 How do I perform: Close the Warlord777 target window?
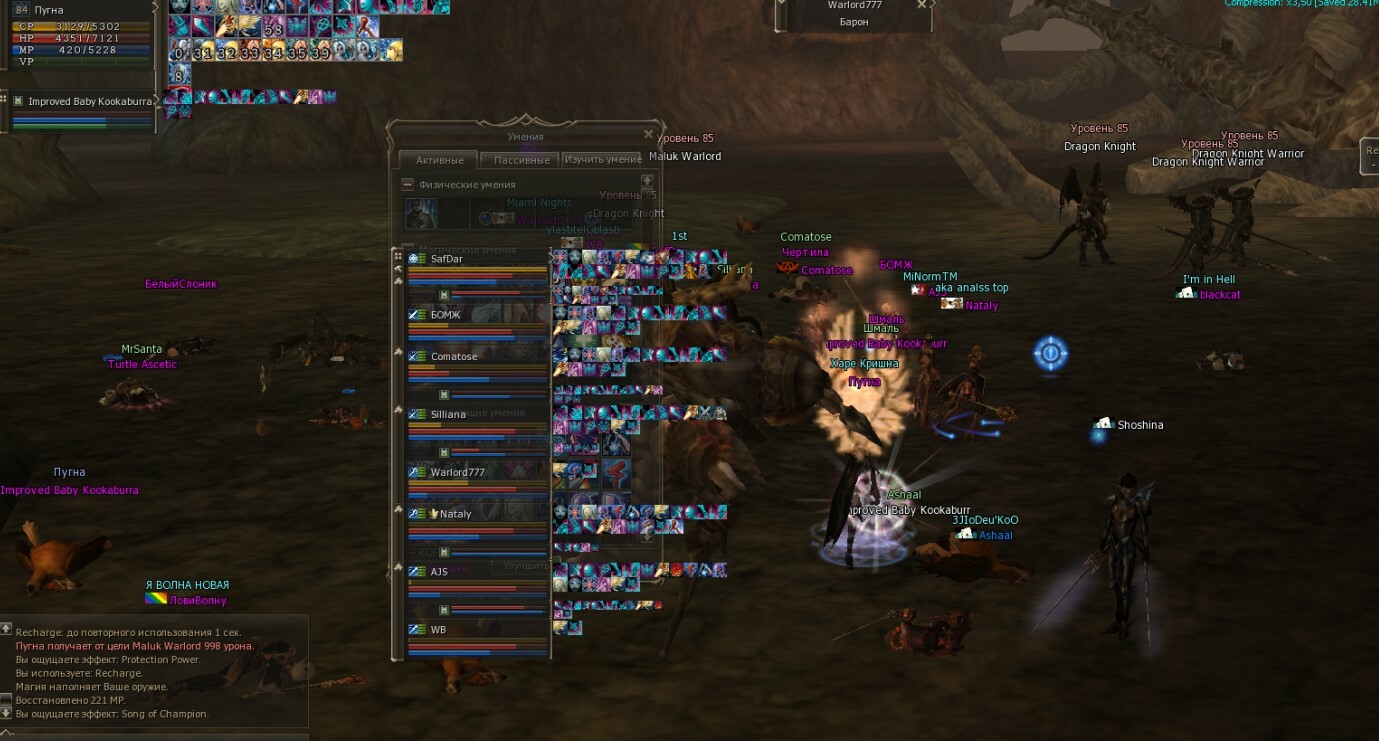click(x=921, y=5)
